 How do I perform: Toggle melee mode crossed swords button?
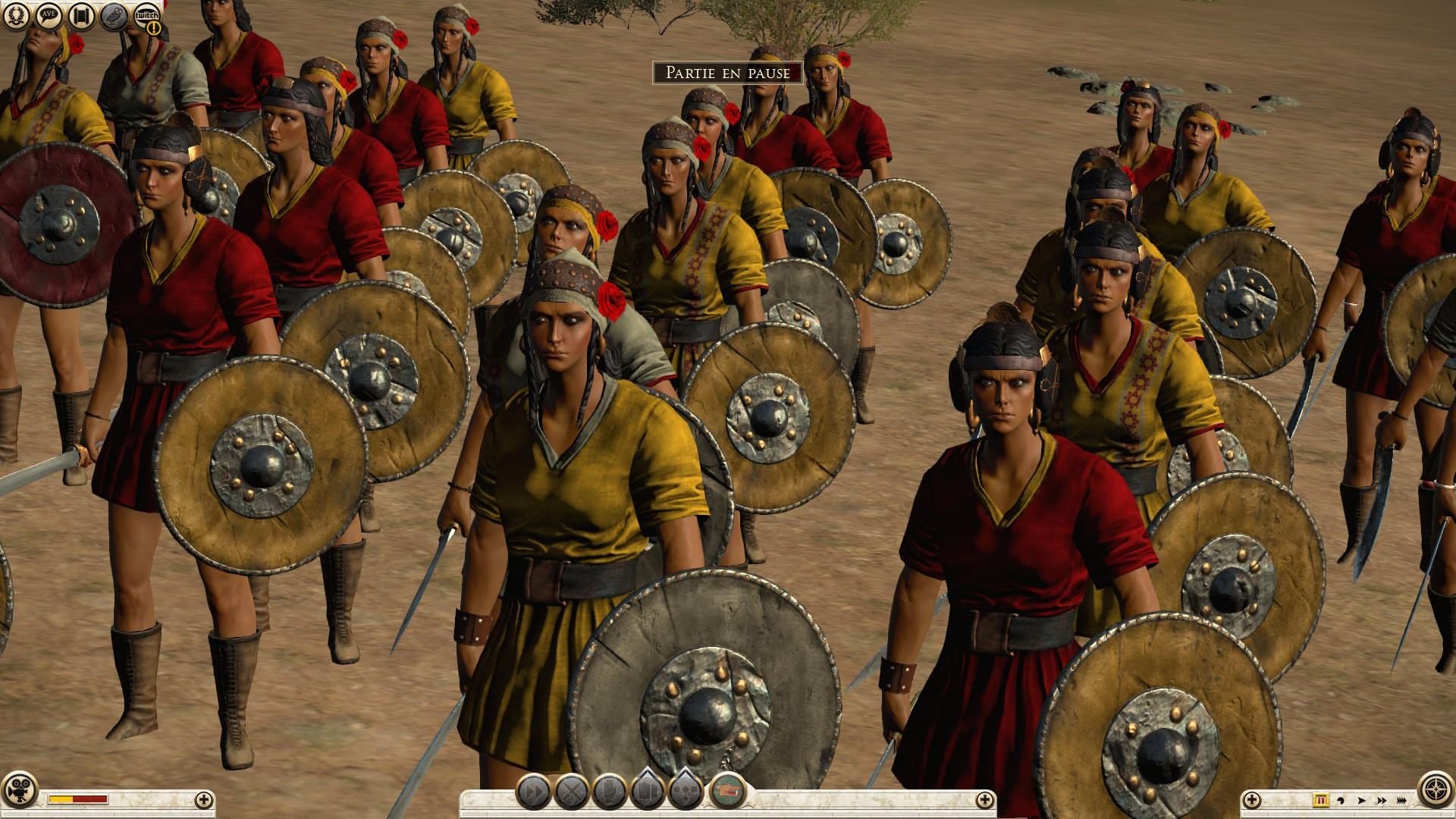572,793
